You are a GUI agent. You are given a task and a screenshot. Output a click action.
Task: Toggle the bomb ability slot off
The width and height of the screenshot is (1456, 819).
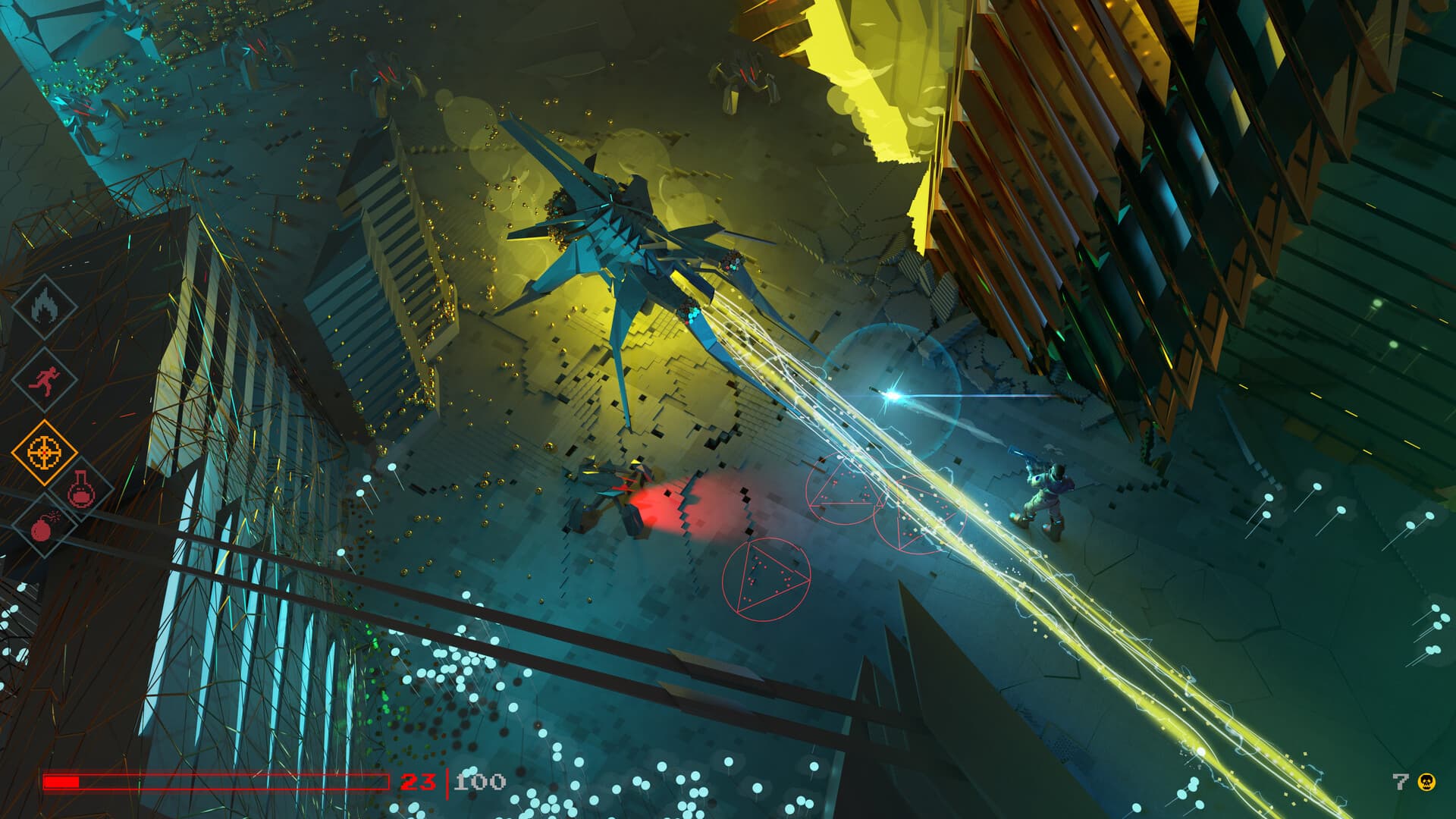point(43,528)
